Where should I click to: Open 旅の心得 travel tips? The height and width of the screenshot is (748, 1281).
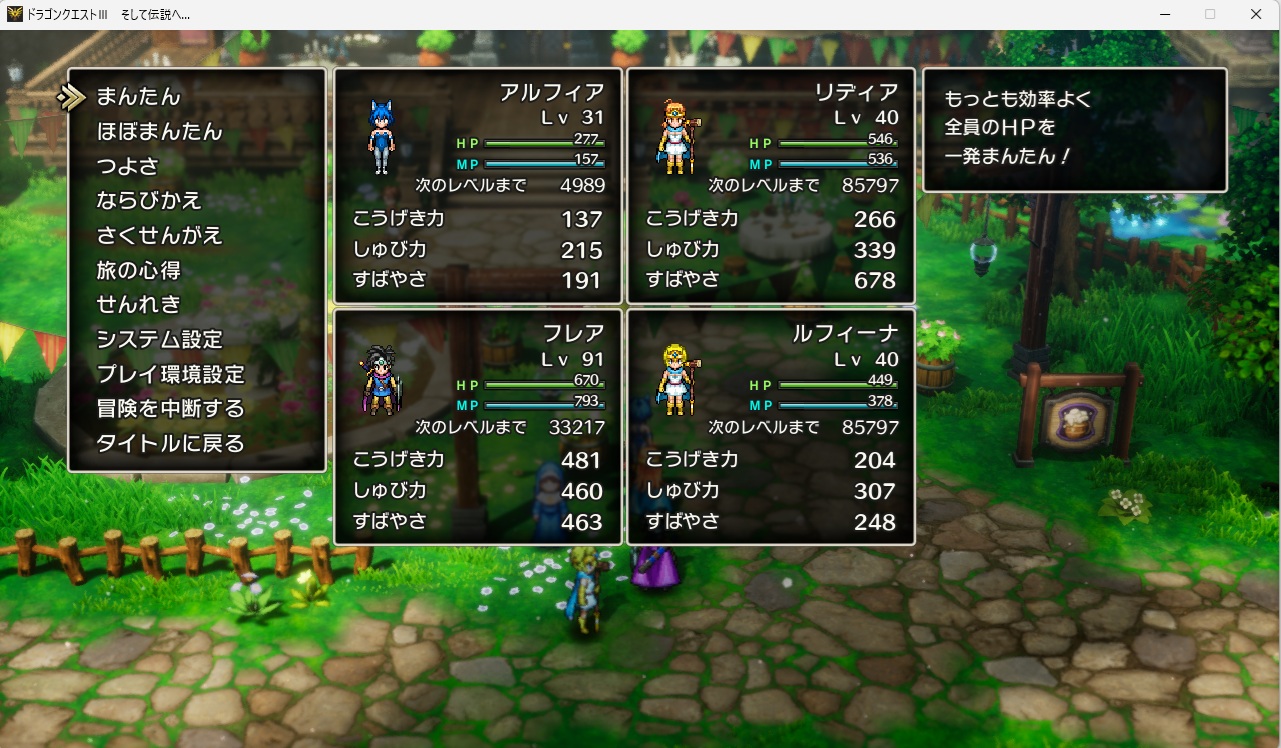pyautogui.click(x=138, y=270)
